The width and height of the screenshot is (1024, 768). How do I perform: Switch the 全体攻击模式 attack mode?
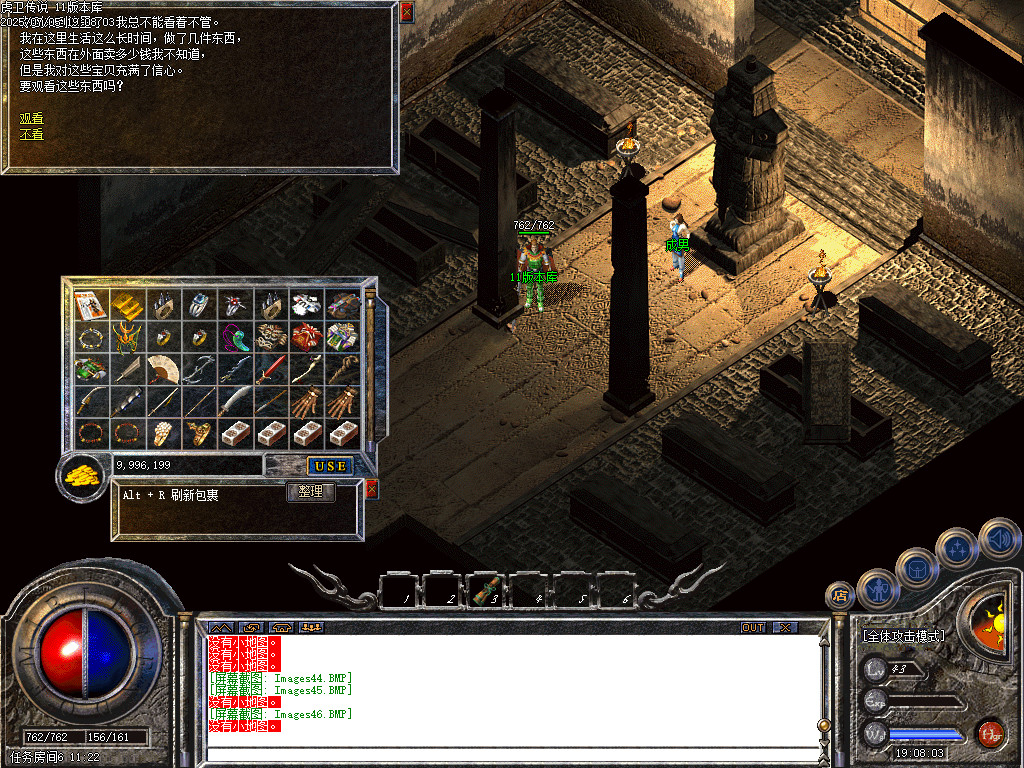[x=903, y=636]
